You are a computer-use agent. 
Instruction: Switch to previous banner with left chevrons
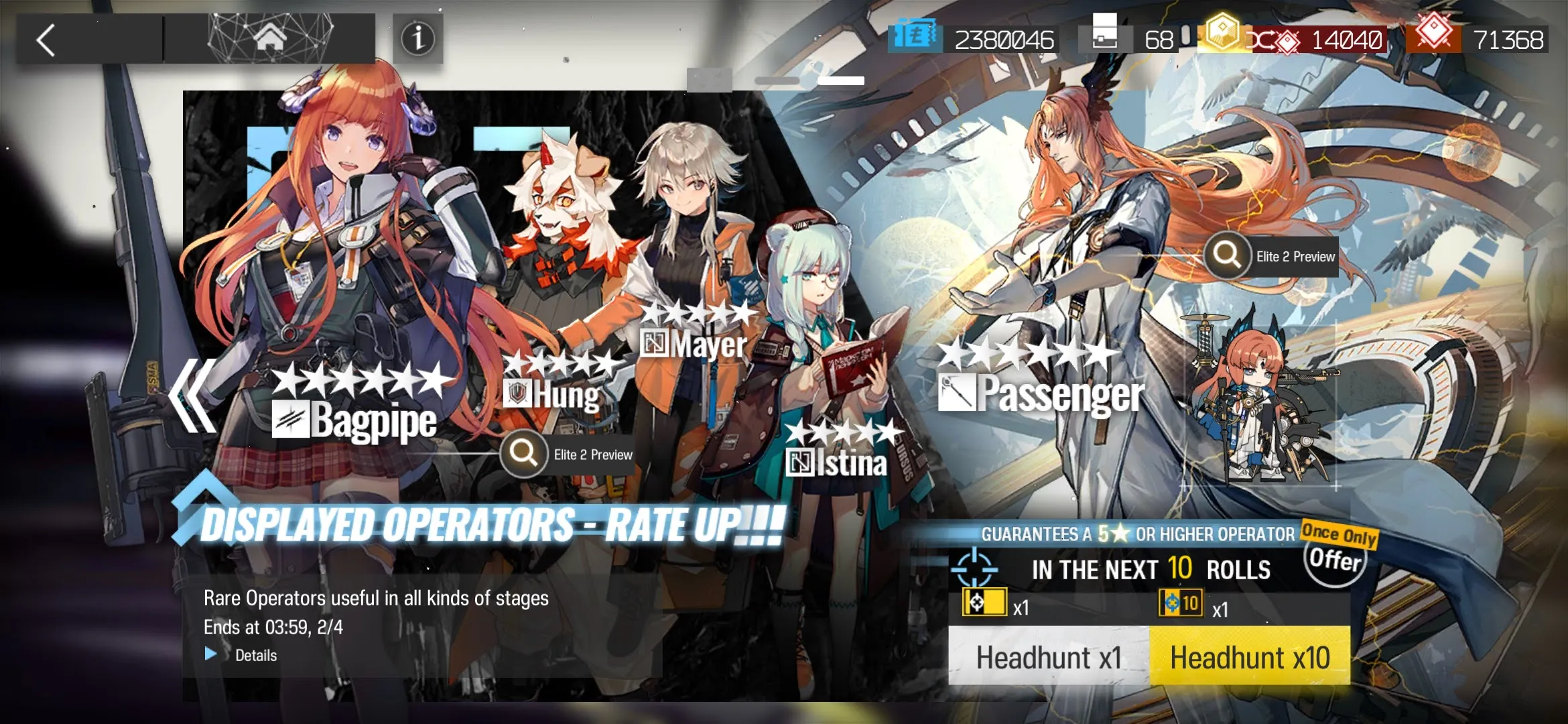click(x=193, y=396)
